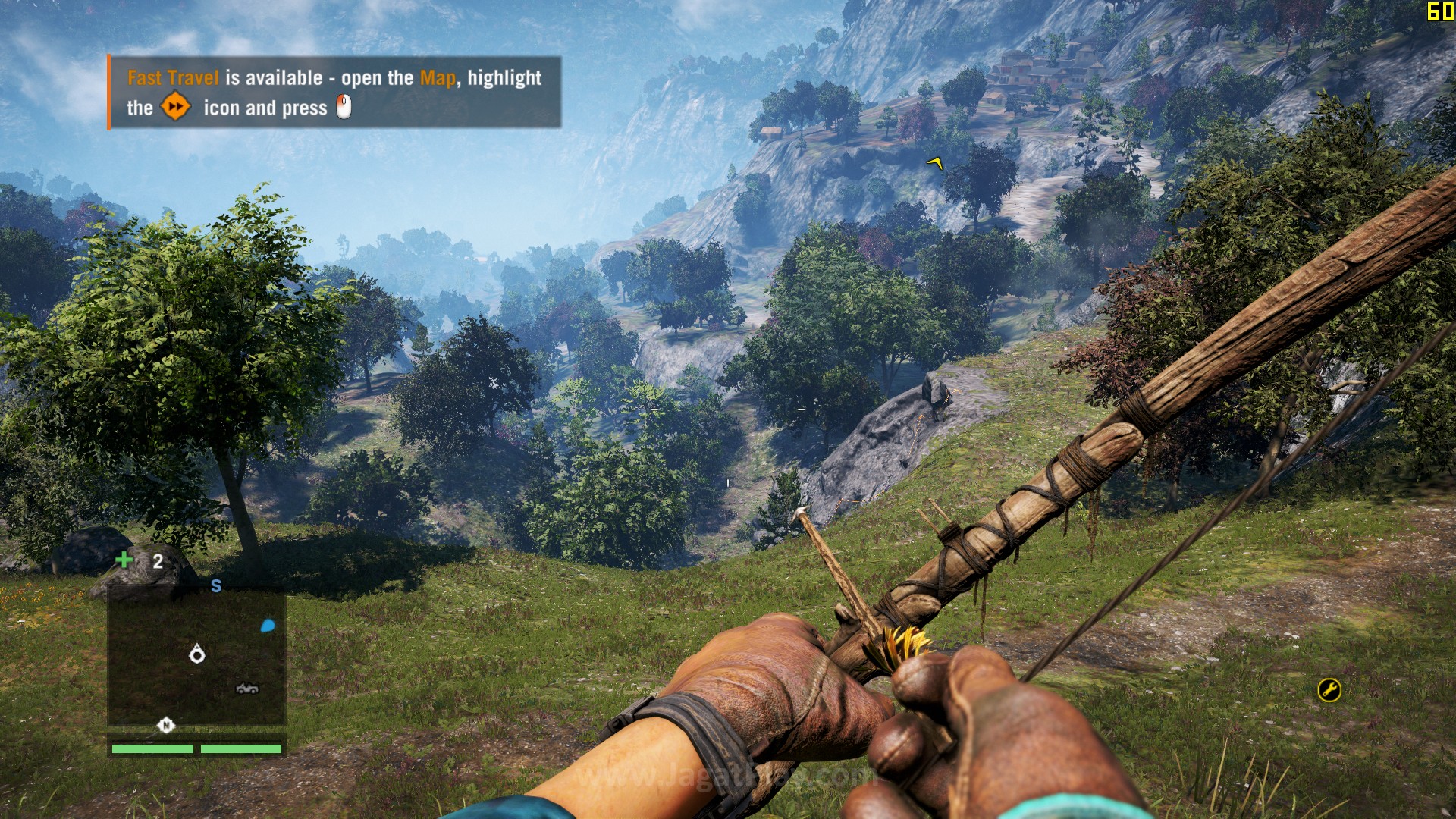Select the vehicle marker on the minimap

coord(247,689)
